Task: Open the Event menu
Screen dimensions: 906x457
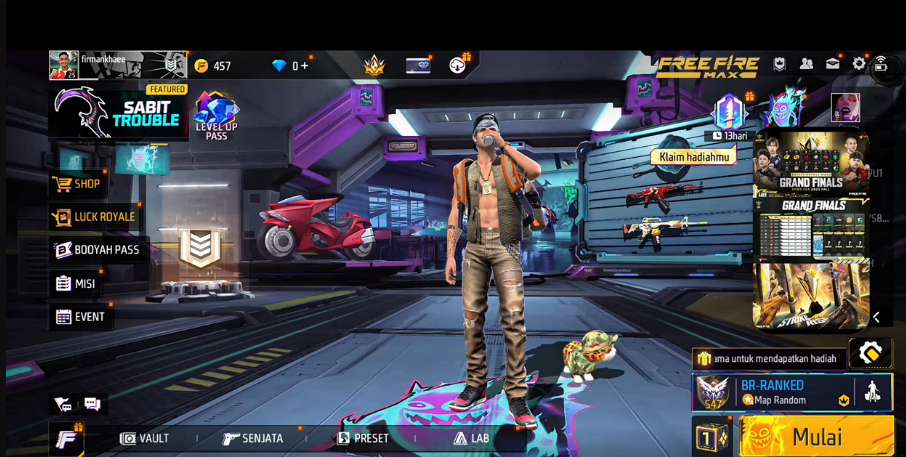Action: click(x=80, y=317)
